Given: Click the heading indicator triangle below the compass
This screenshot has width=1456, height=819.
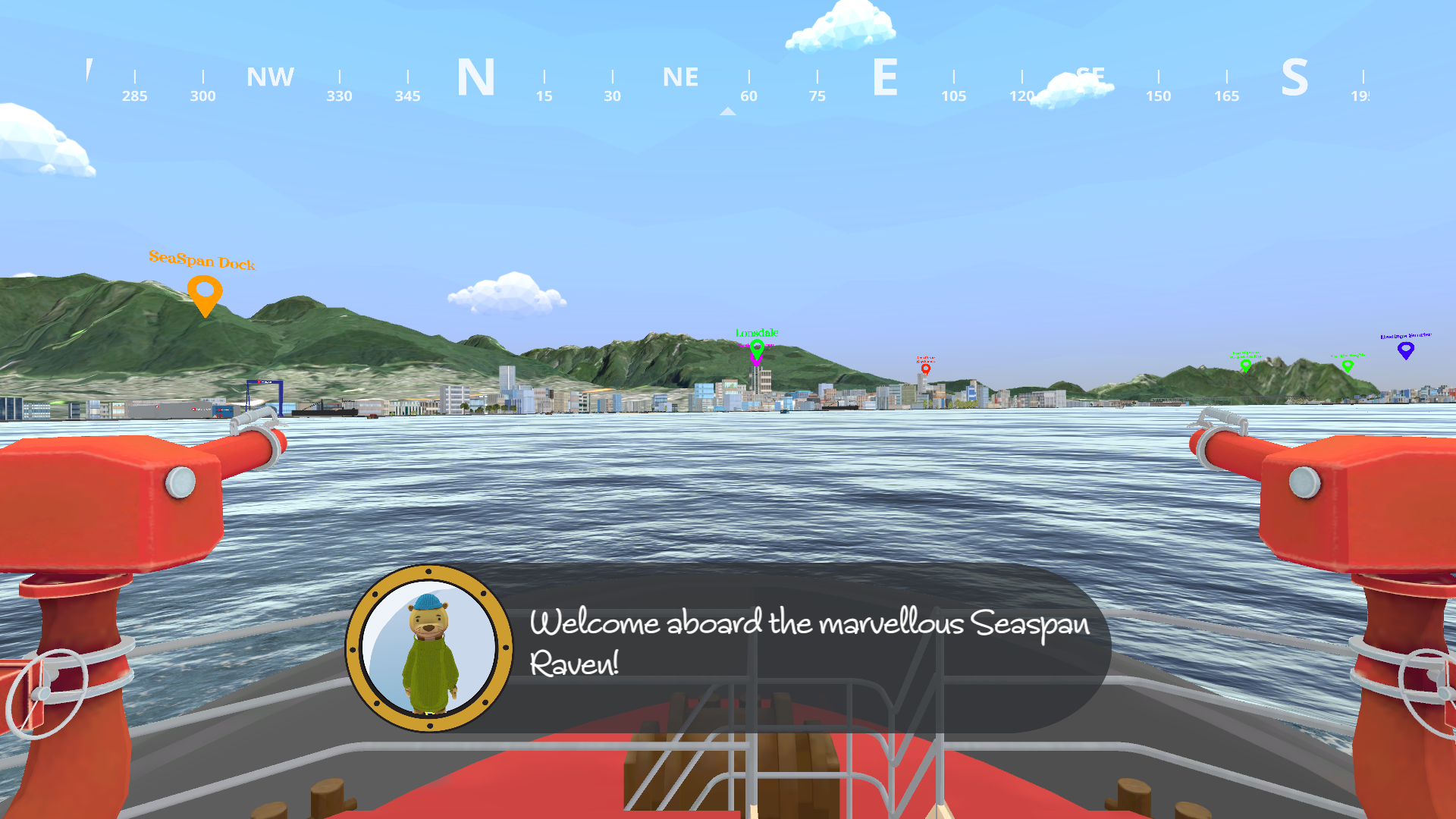Looking at the screenshot, I should pyautogui.click(x=728, y=111).
